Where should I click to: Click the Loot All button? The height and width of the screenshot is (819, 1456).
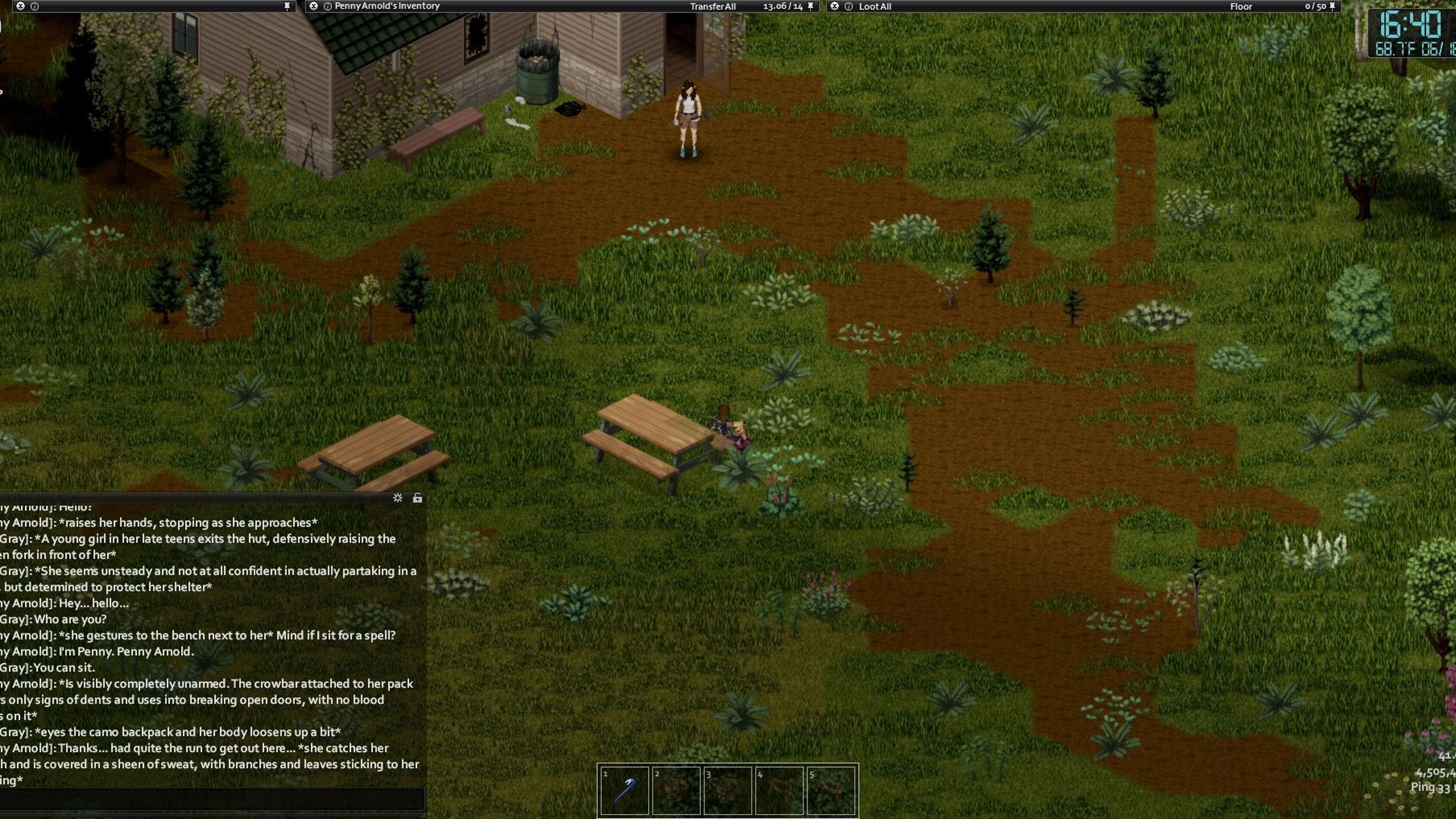coord(874,7)
